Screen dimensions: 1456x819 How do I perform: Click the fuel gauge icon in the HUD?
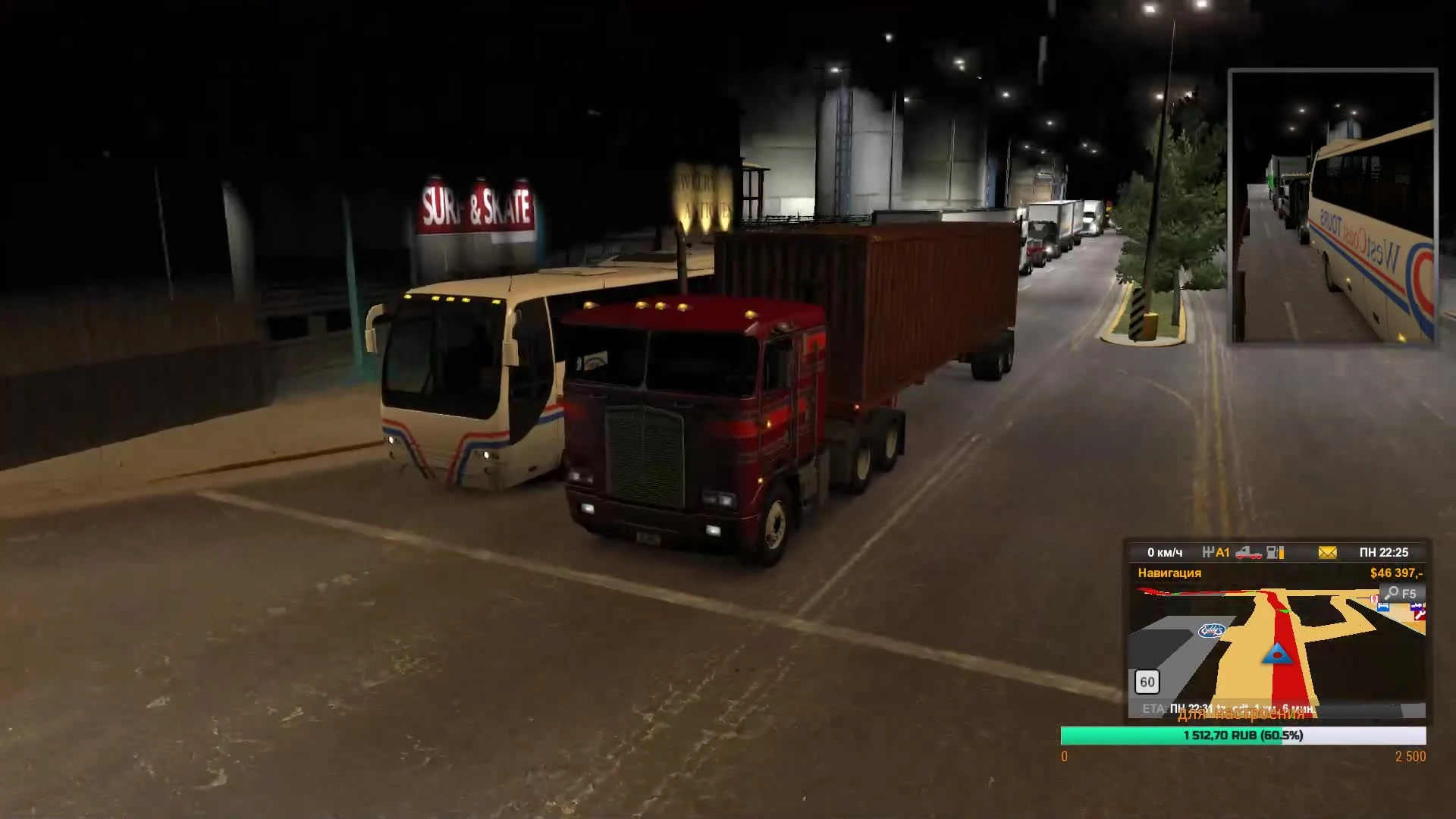click(1276, 553)
